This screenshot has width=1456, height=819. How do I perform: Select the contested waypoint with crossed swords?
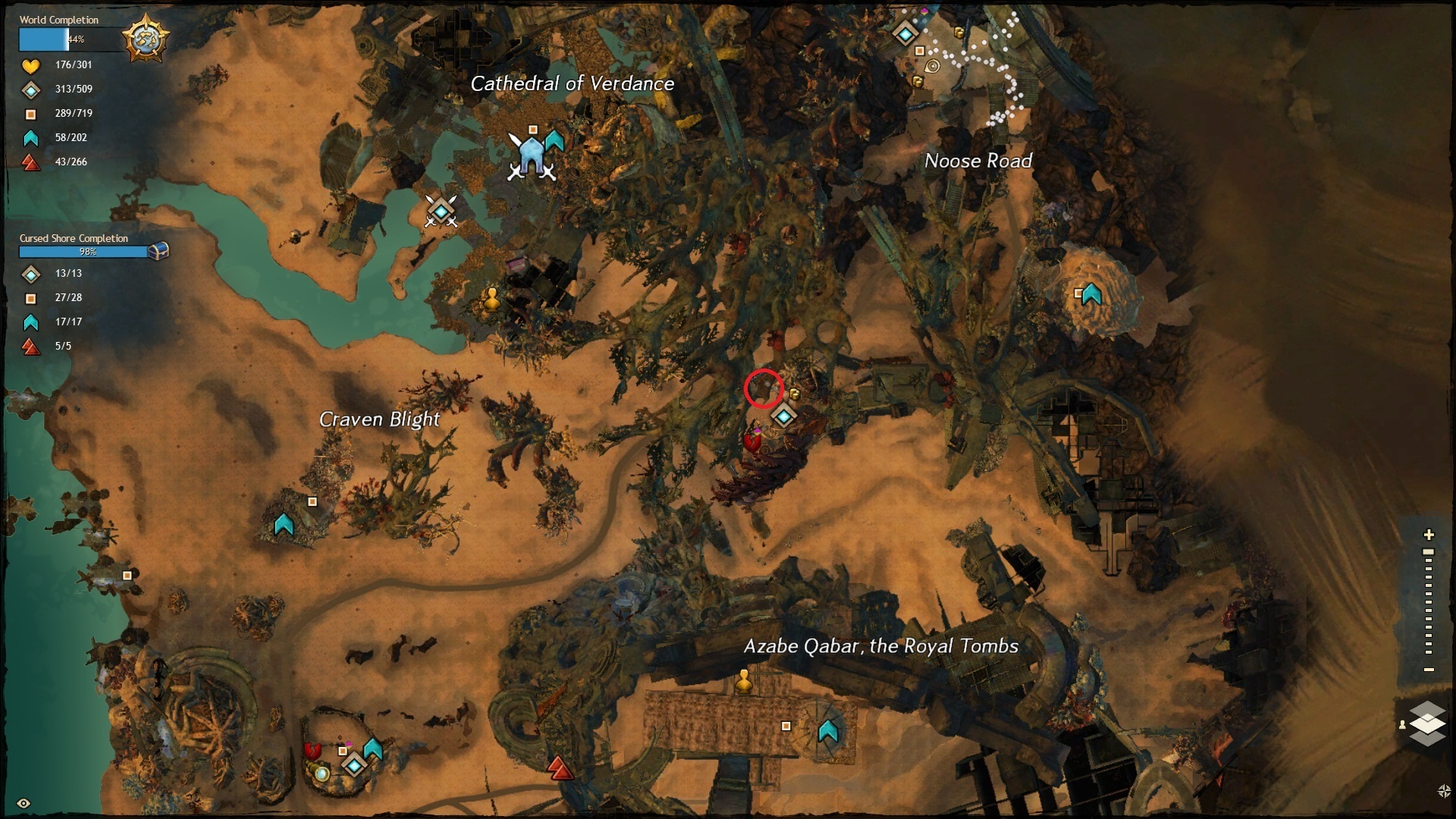pos(441,212)
